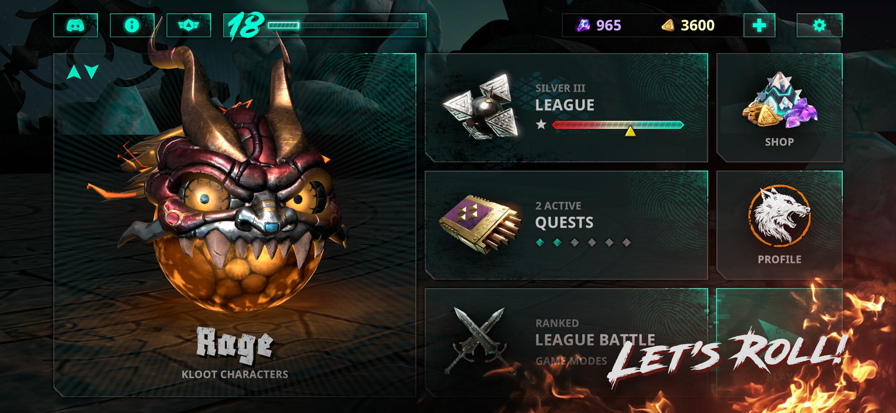896x413 pixels.
Task: Switch character with the down arrow
Action: point(92,72)
